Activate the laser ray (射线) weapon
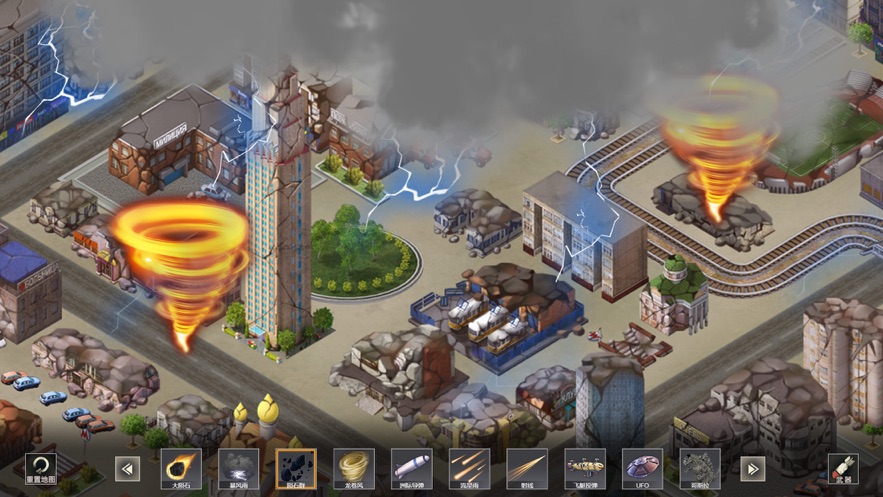 [x=527, y=467]
